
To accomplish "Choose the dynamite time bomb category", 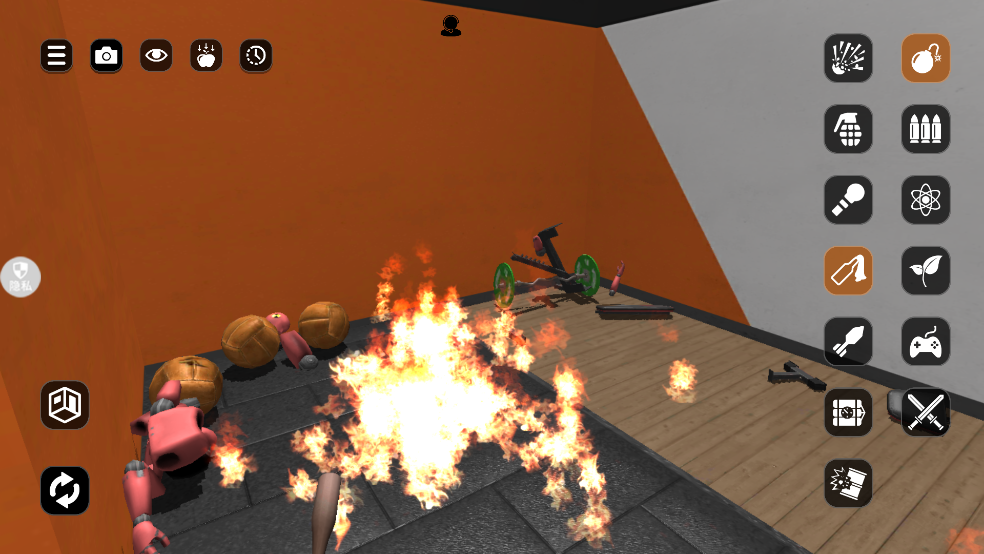I will 848,412.
